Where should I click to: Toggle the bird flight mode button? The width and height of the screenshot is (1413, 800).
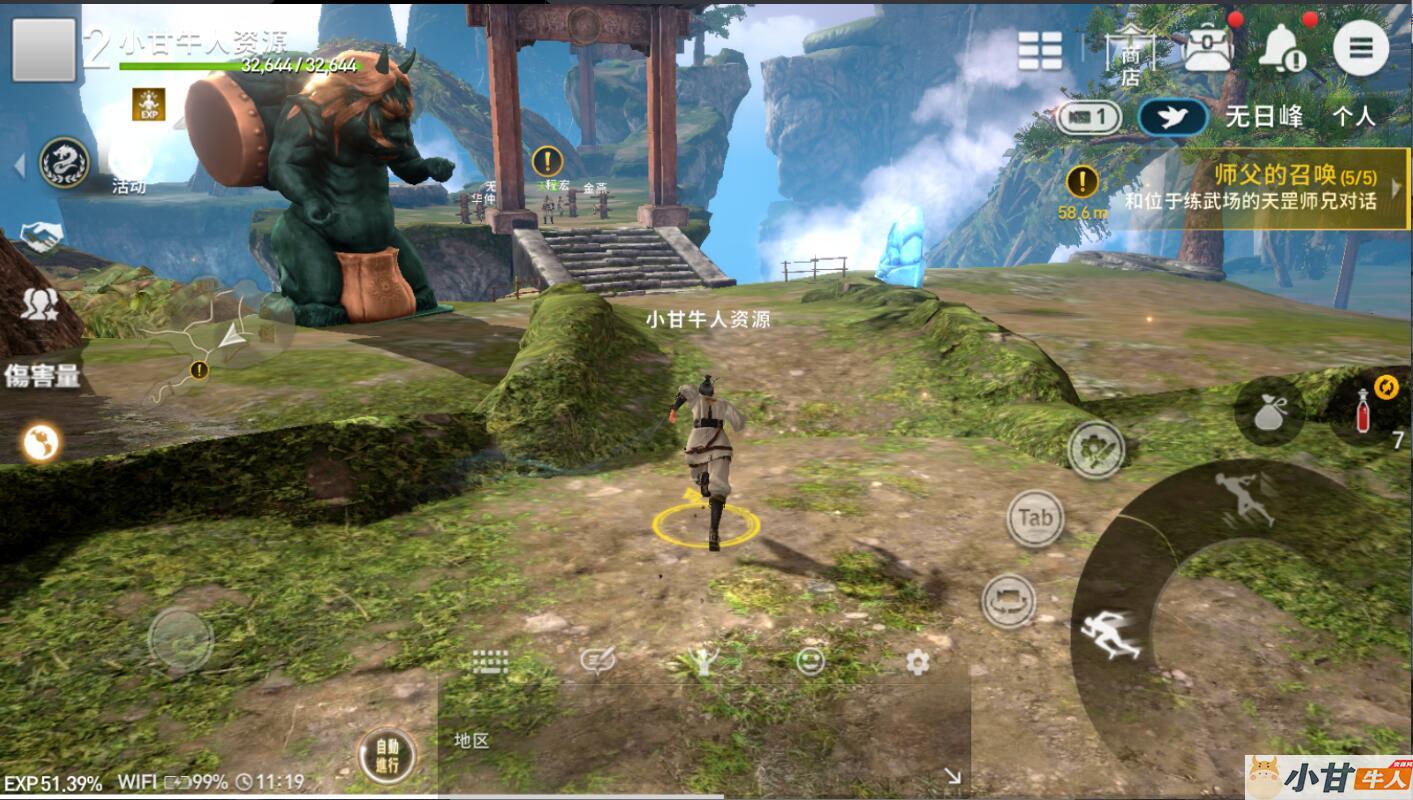point(1172,117)
